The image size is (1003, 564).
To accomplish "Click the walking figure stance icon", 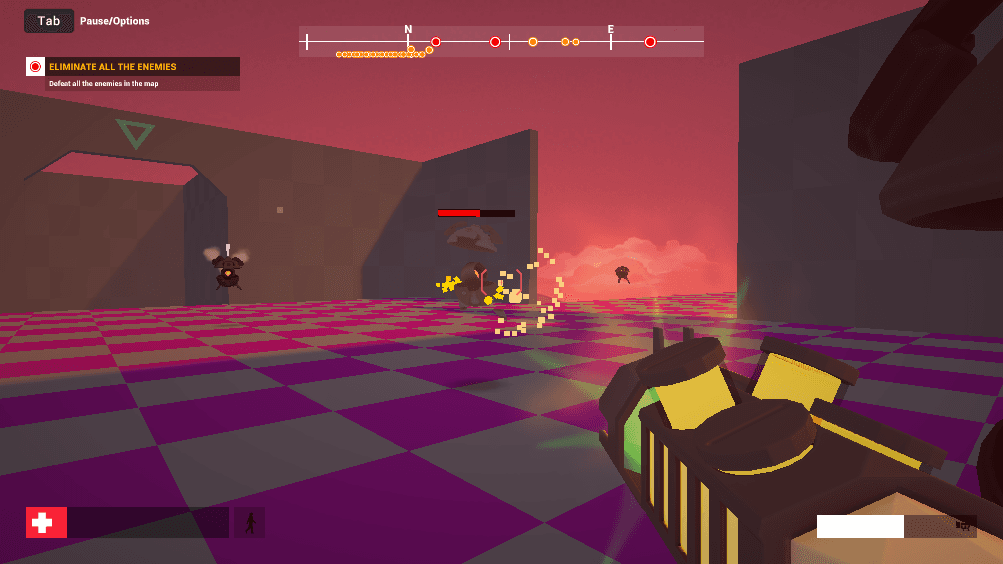I will 249,522.
